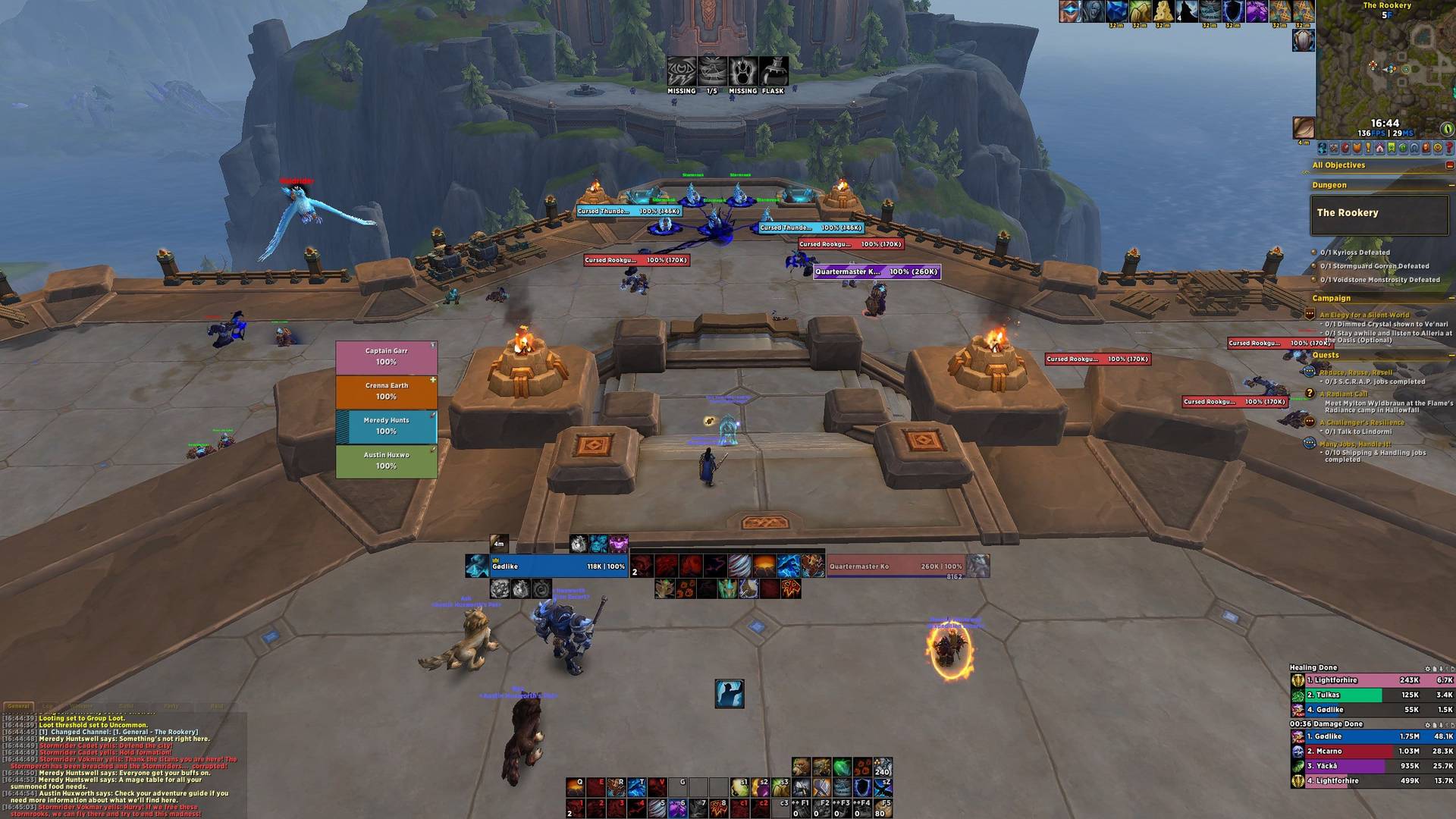Viewport: 1456px width, 819px height.
Task: Click the green eye minimap button
Action: coord(1447,129)
